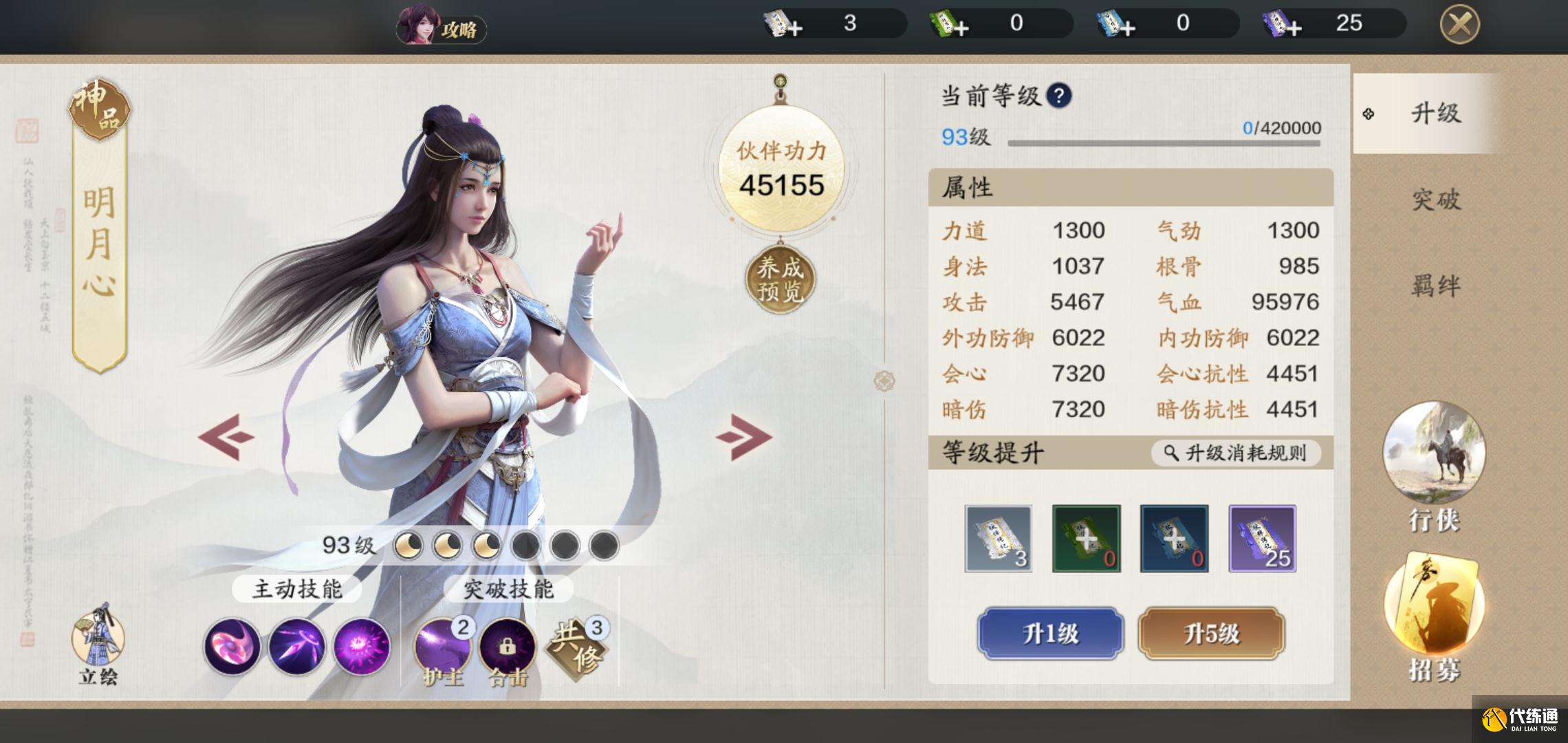This screenshot has height=743, width=1568.
Task: Switch to the 突破 tab
Action: click(1435, 200)
